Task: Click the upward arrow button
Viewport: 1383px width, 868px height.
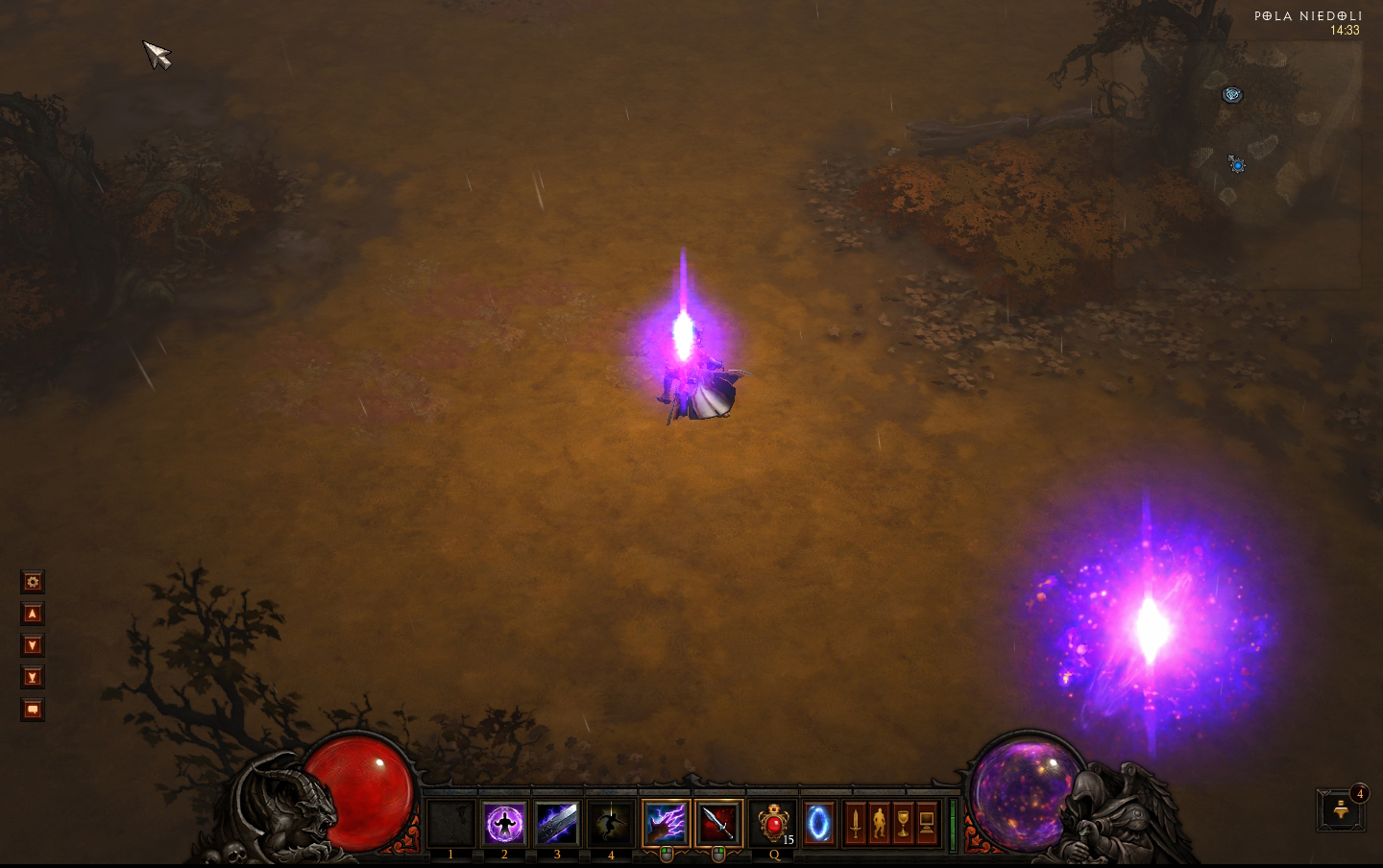Action: coord(33,614)
